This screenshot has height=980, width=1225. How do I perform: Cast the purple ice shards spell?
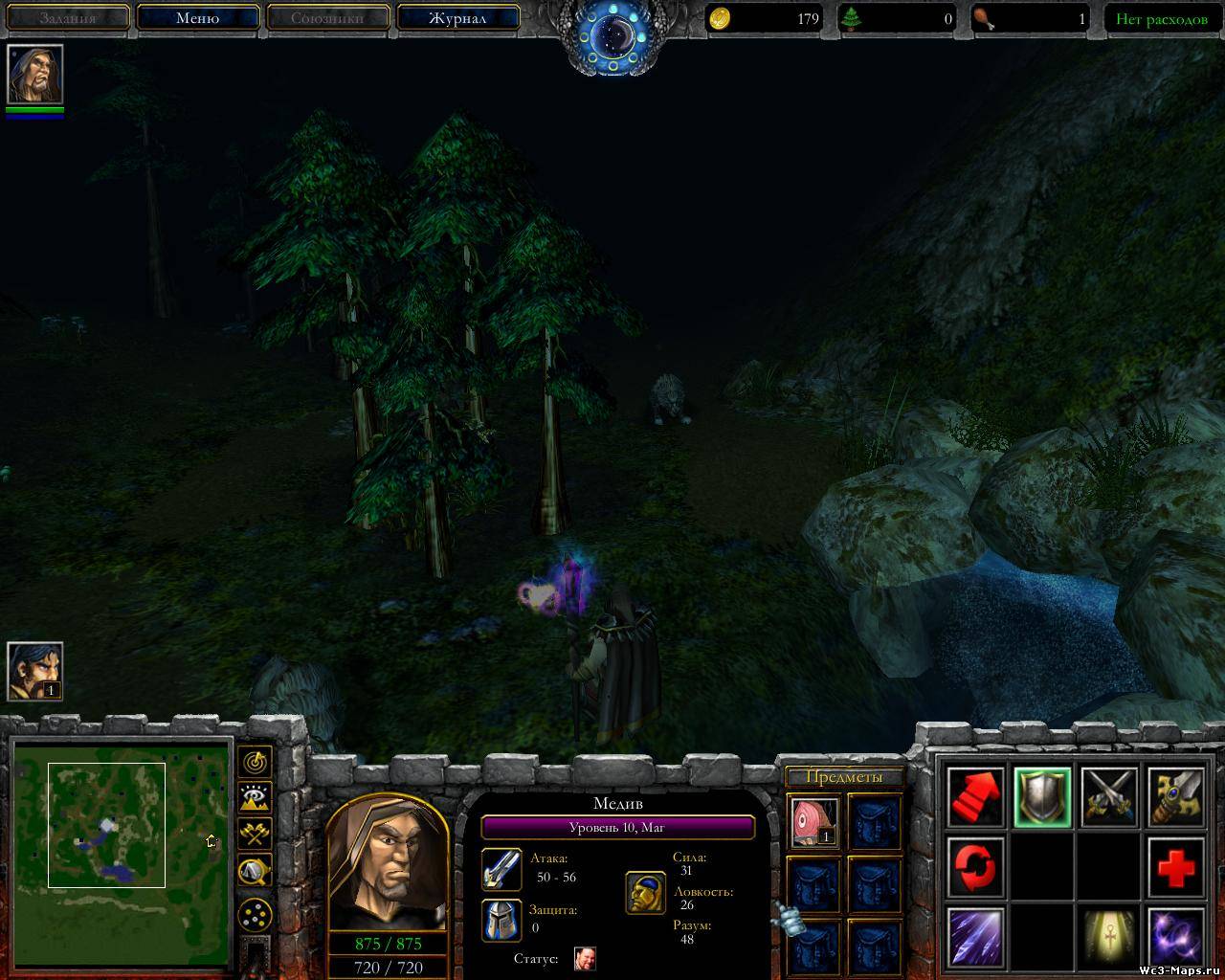pos(976,937)
